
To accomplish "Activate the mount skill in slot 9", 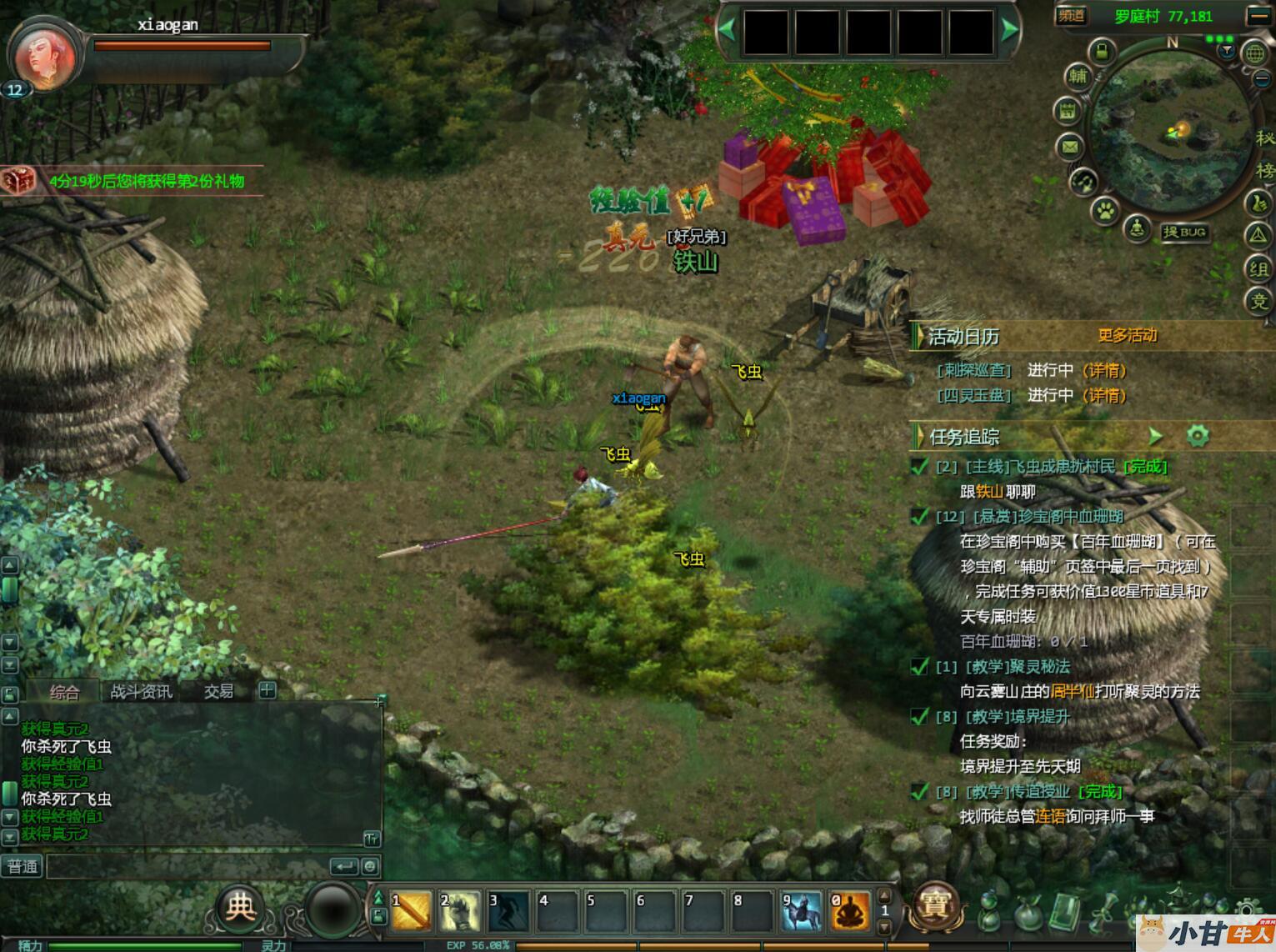I will tap(801, 911).
